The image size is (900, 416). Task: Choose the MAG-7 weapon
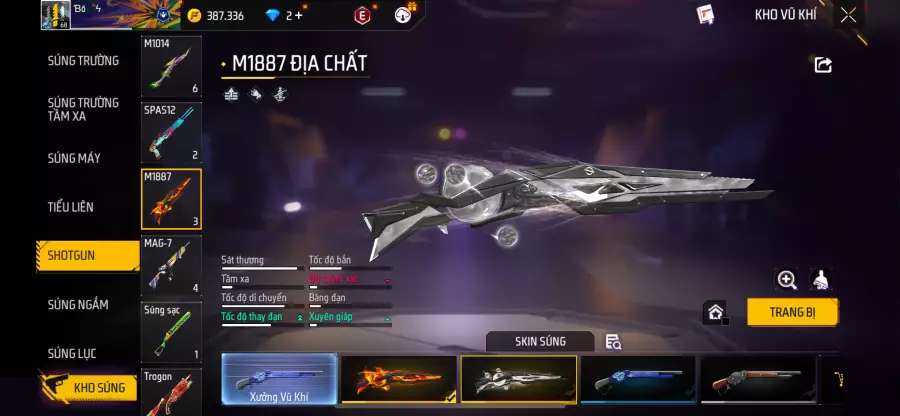171,266
